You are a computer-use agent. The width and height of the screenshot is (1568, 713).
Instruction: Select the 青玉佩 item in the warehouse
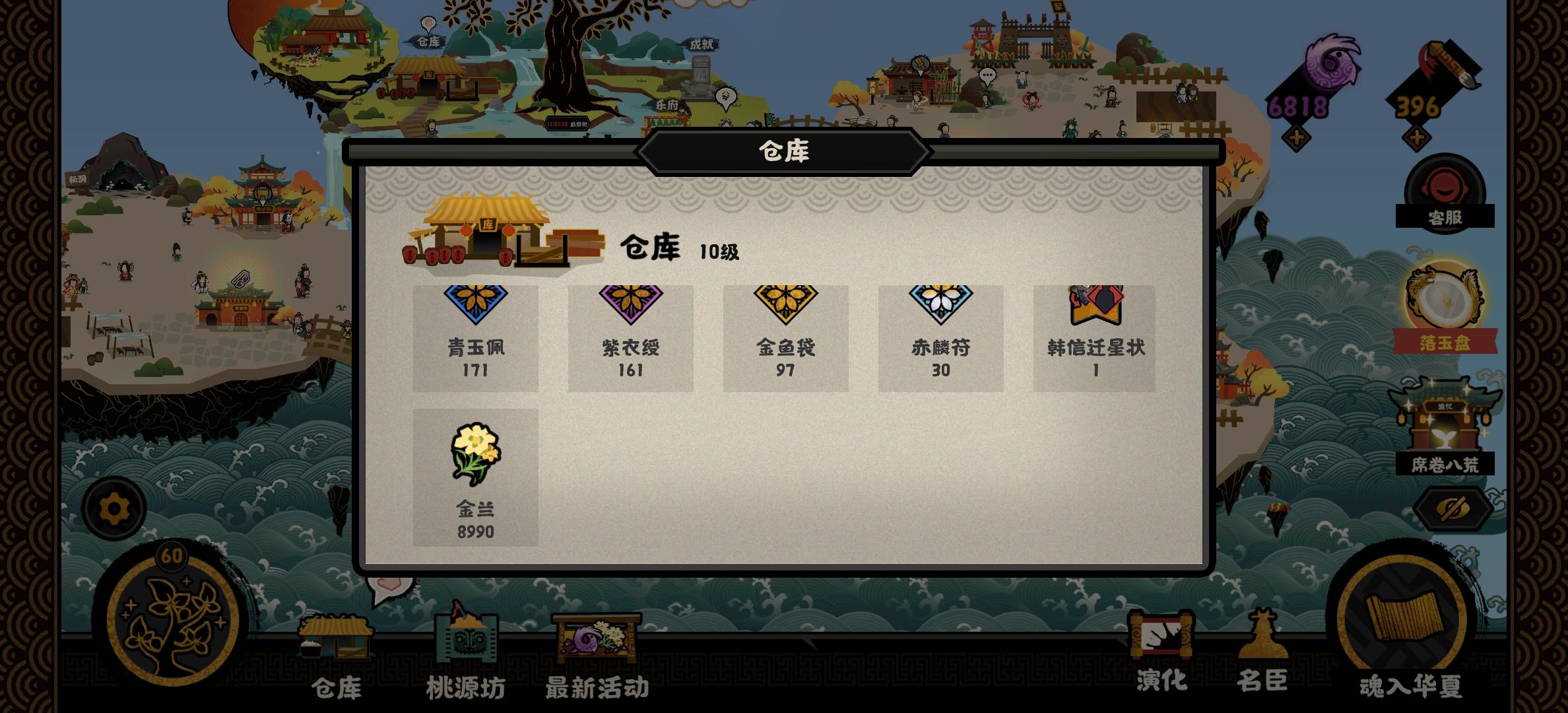point(476,337)
